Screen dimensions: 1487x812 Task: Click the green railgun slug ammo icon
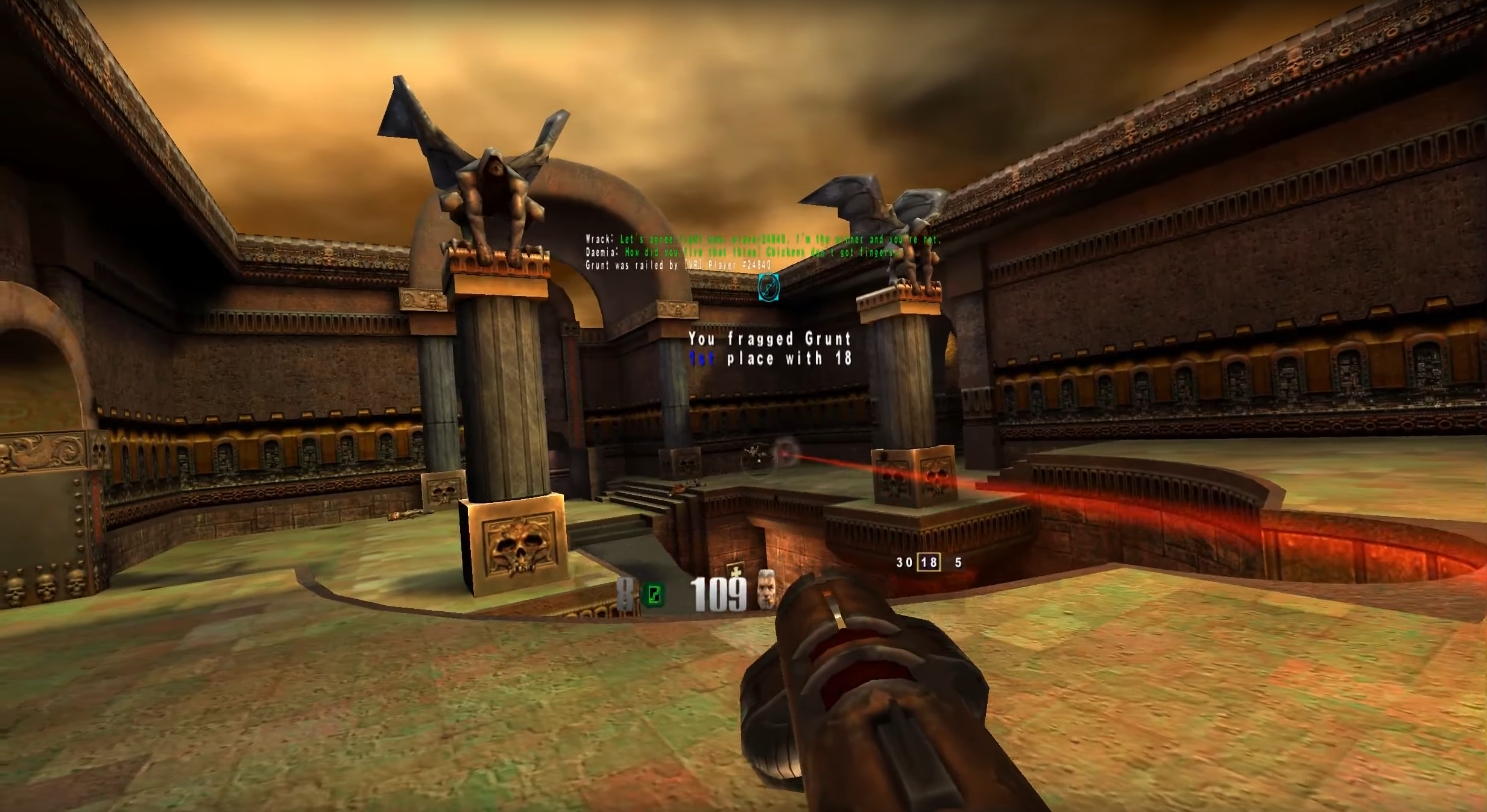654,594
